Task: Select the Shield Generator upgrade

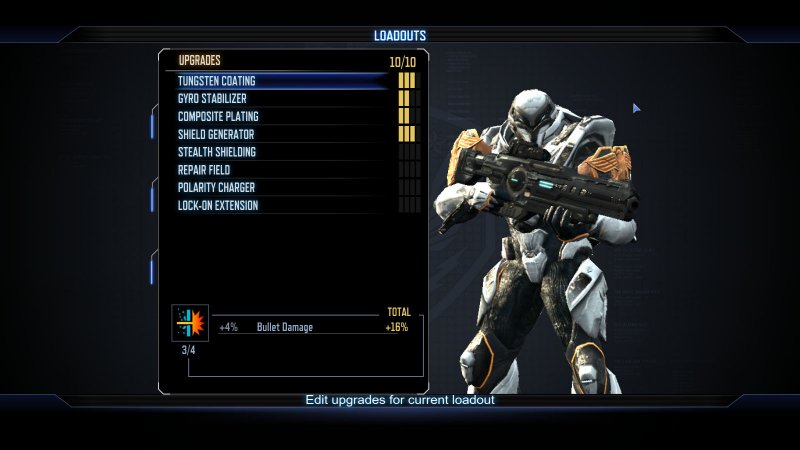Action: click(x=216, y=134)
